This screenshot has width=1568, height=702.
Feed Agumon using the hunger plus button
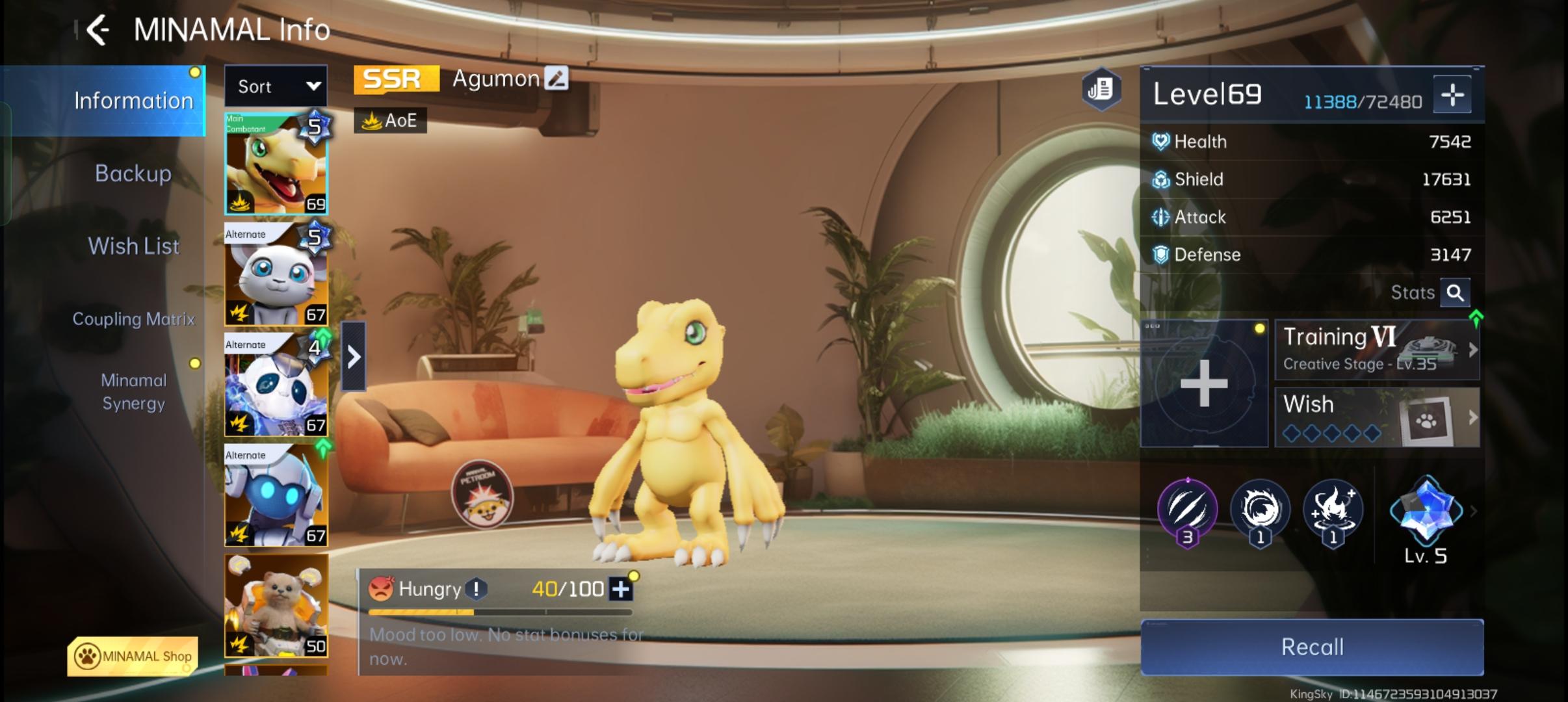621,590
